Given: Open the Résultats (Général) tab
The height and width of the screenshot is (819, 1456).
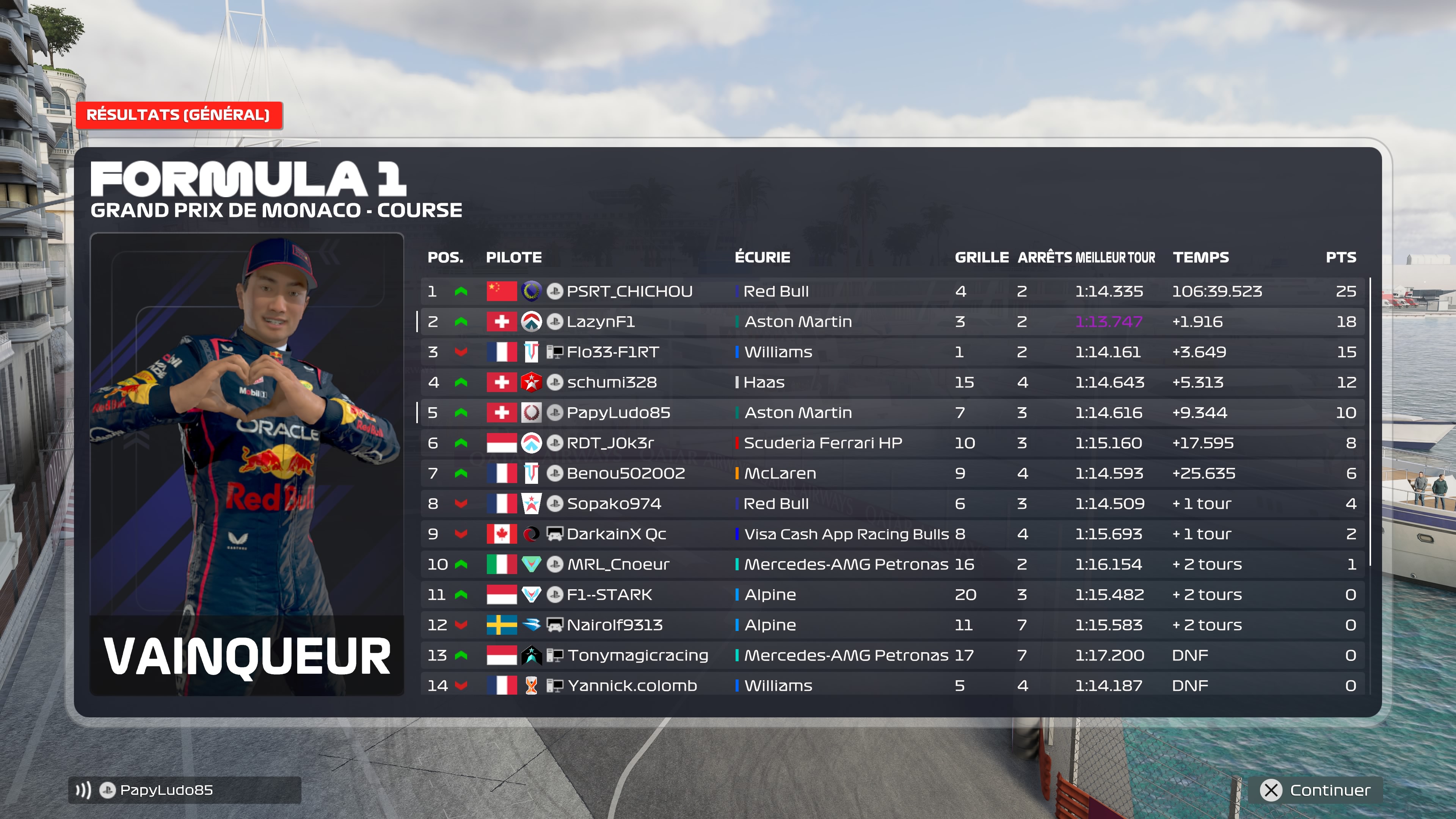Looking at the screenshot, I should tap(179, 115).
